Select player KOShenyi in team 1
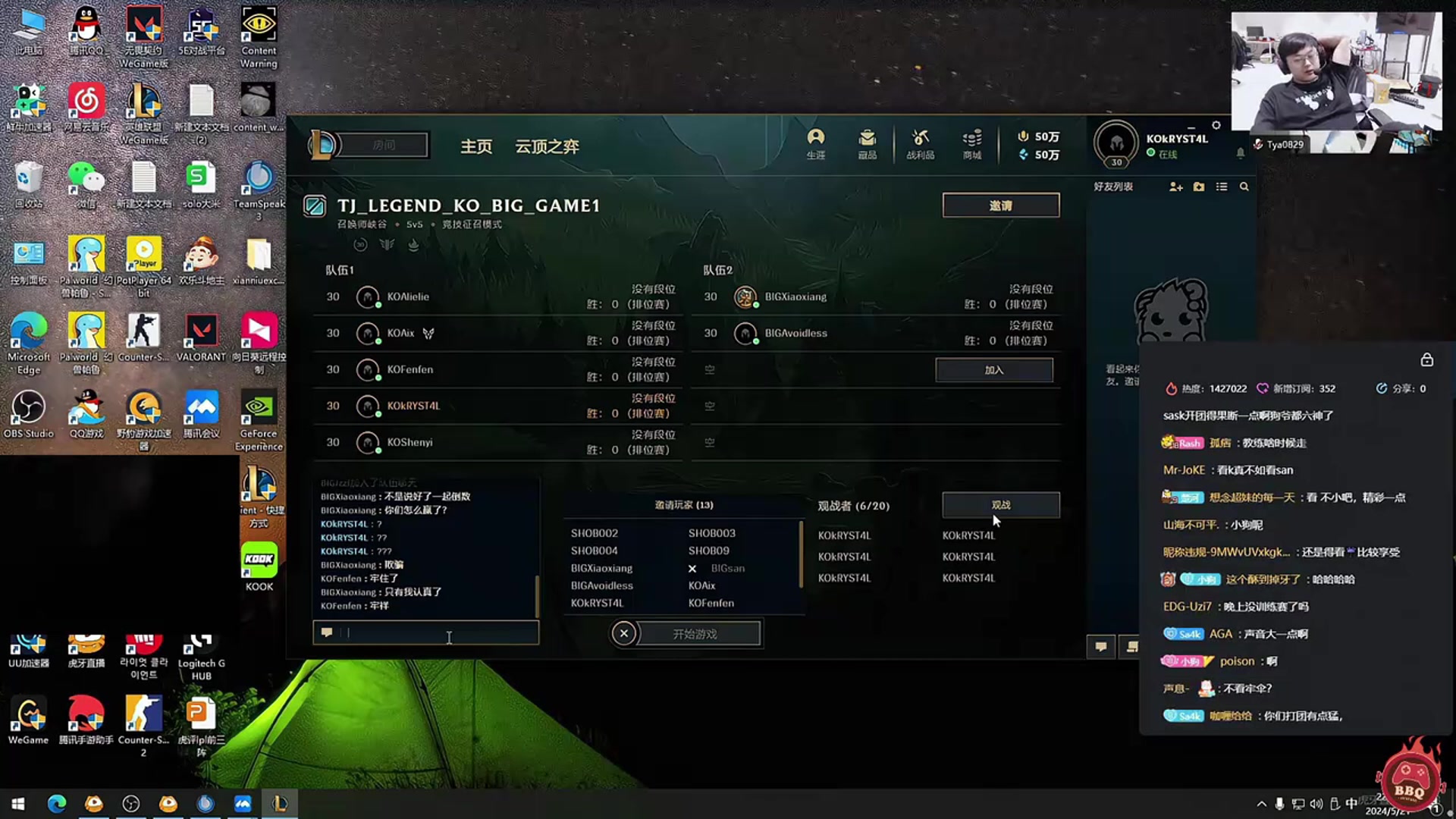The image size is (1456, 819). (409, 442)
